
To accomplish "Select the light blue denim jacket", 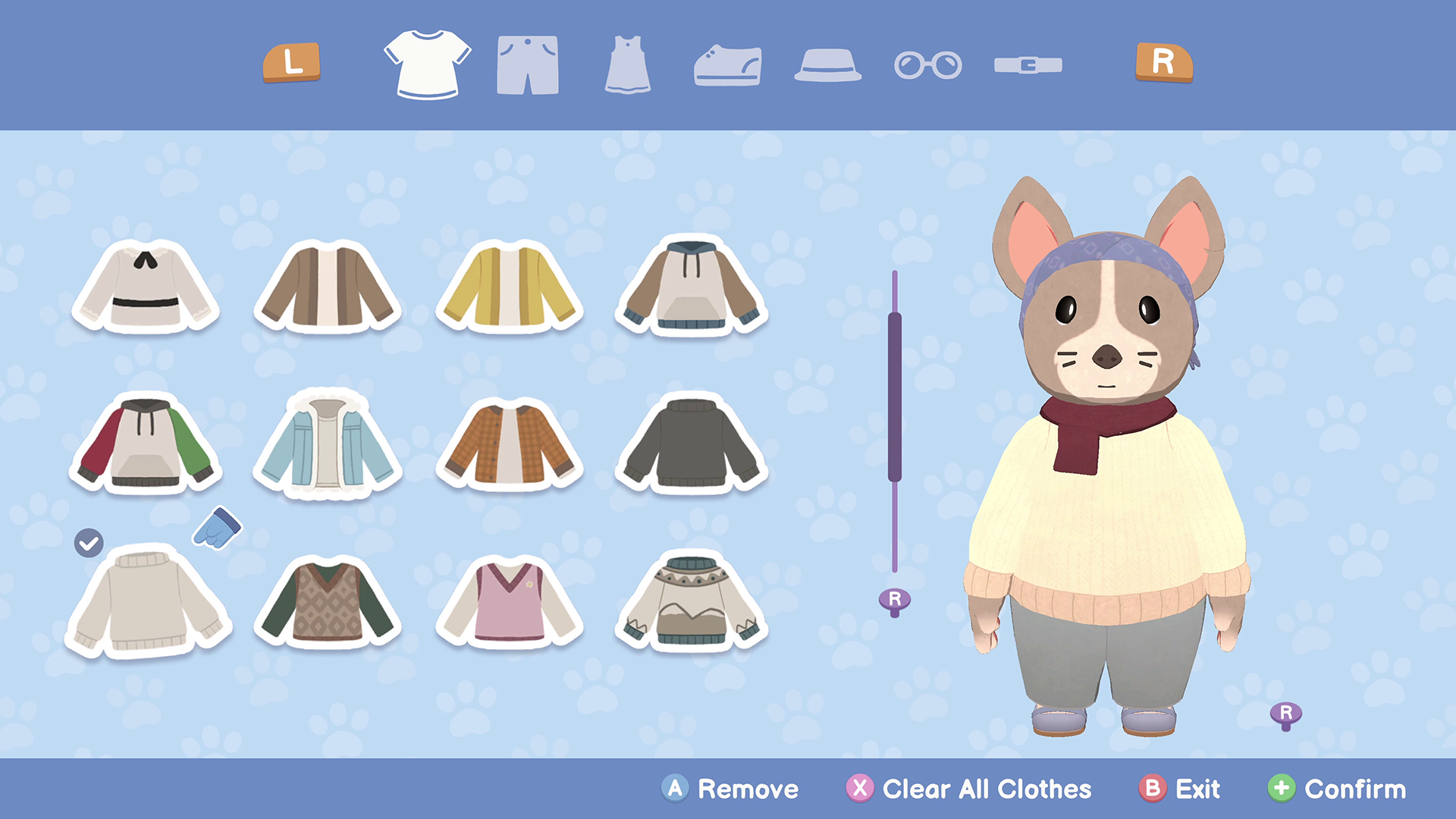I will pos(328,444).
